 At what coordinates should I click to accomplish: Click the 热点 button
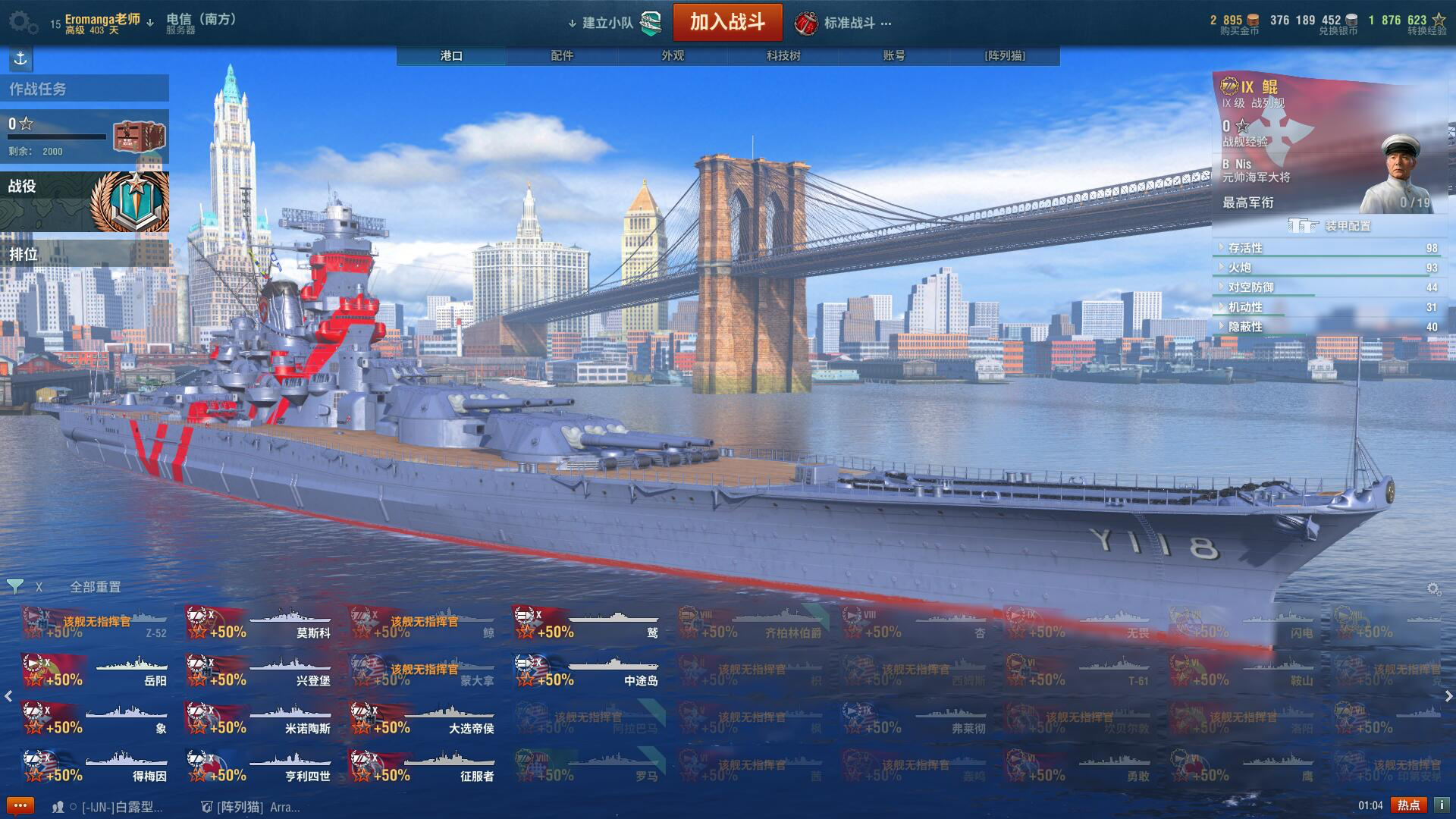(1408, 805)
